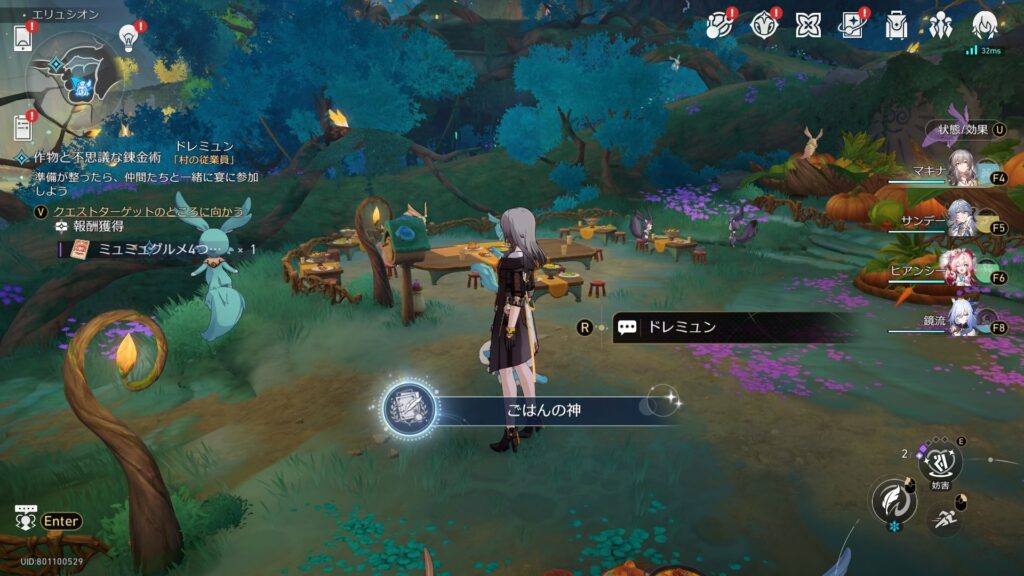Open the phone menu icon
The image size is (1024, 576).
pyautogui.click(x=23, y=38)
